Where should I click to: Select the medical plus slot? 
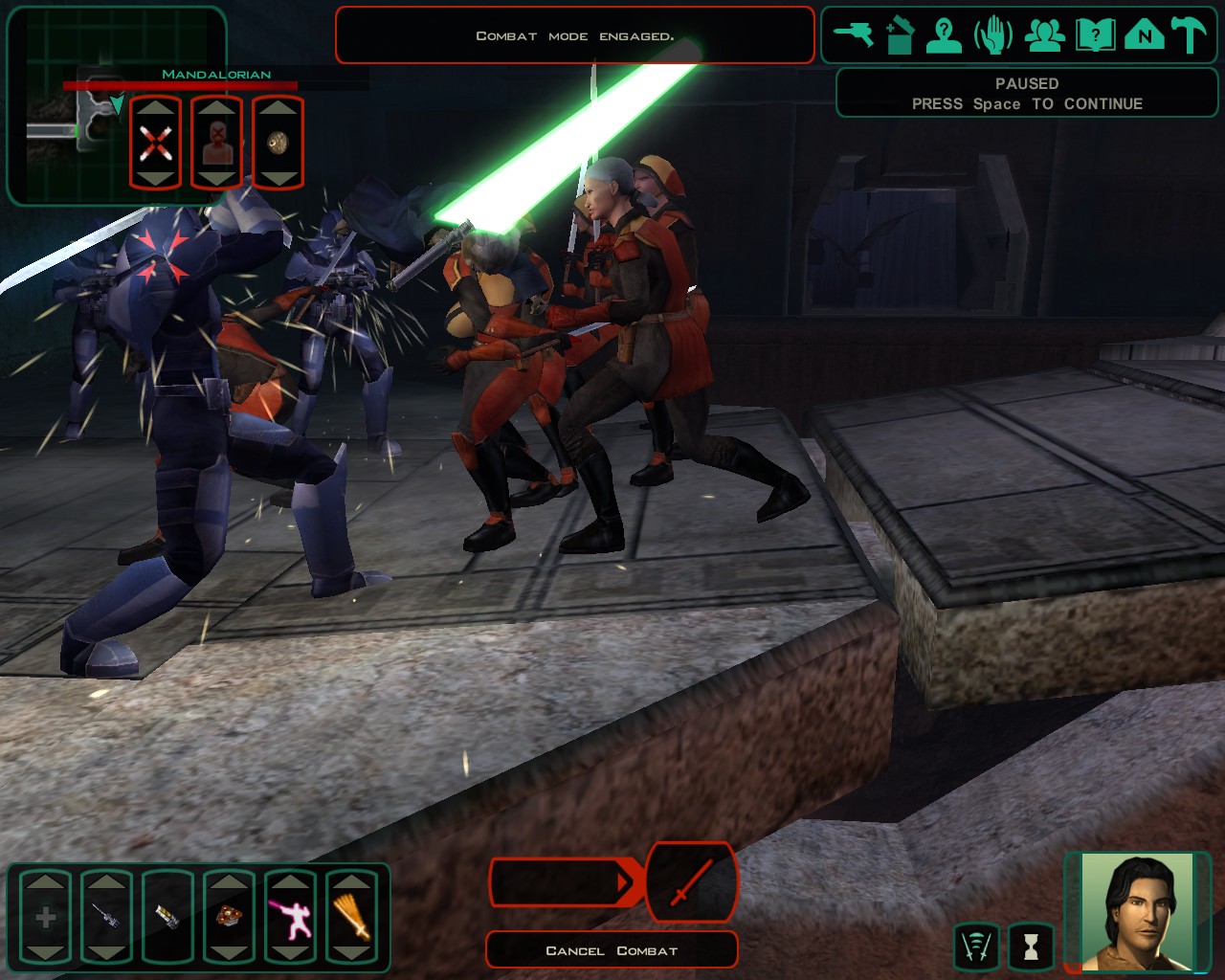point(45,918)
